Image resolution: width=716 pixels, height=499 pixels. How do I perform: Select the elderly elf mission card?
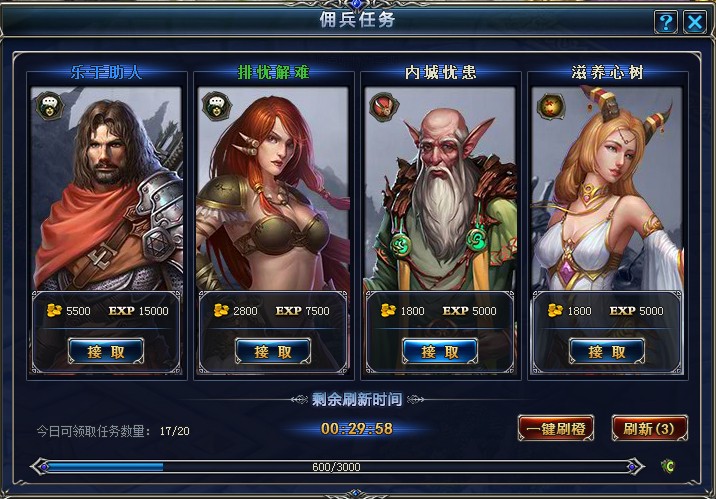440,190
